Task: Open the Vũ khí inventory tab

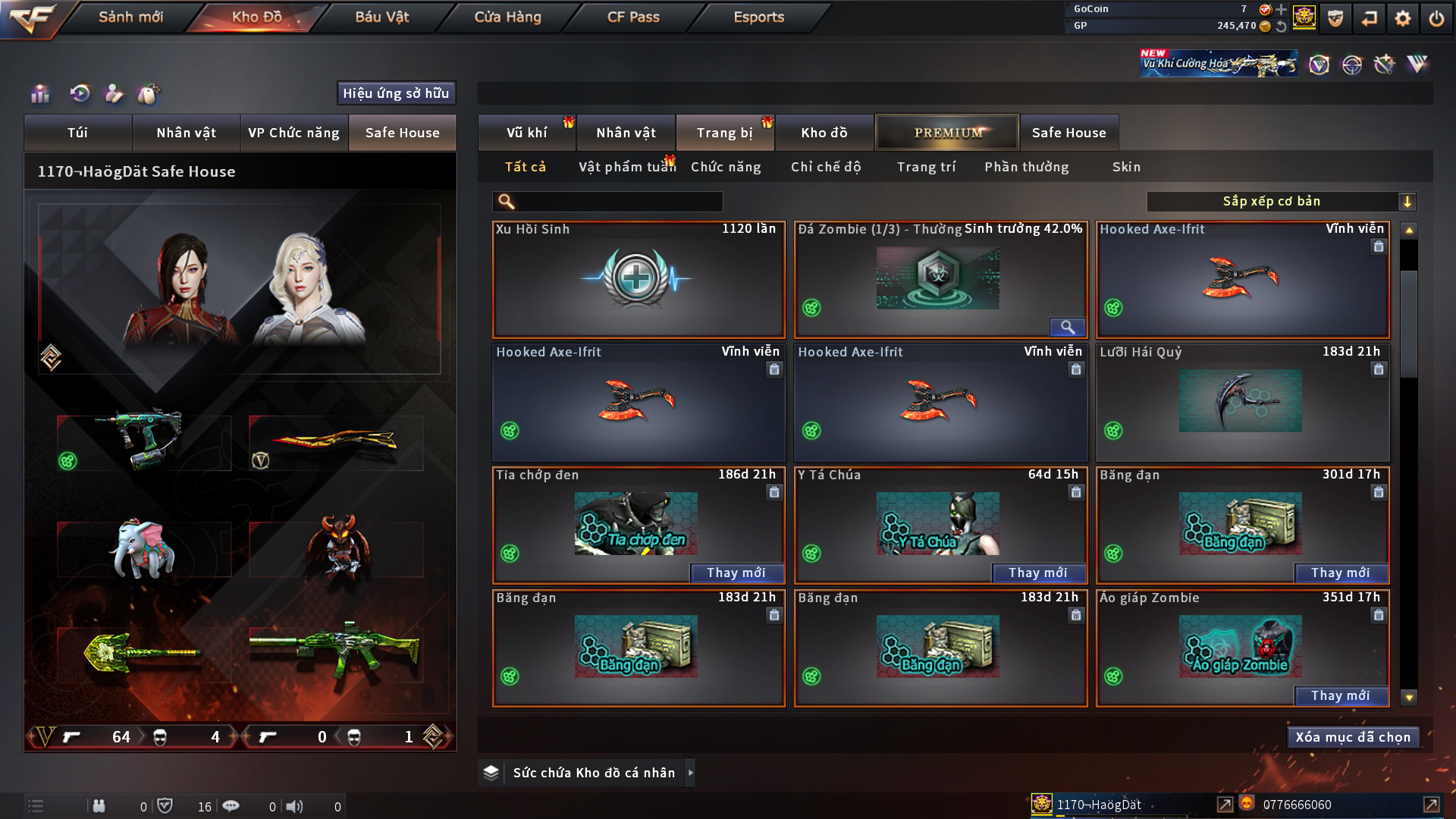Action: (526, 133)
